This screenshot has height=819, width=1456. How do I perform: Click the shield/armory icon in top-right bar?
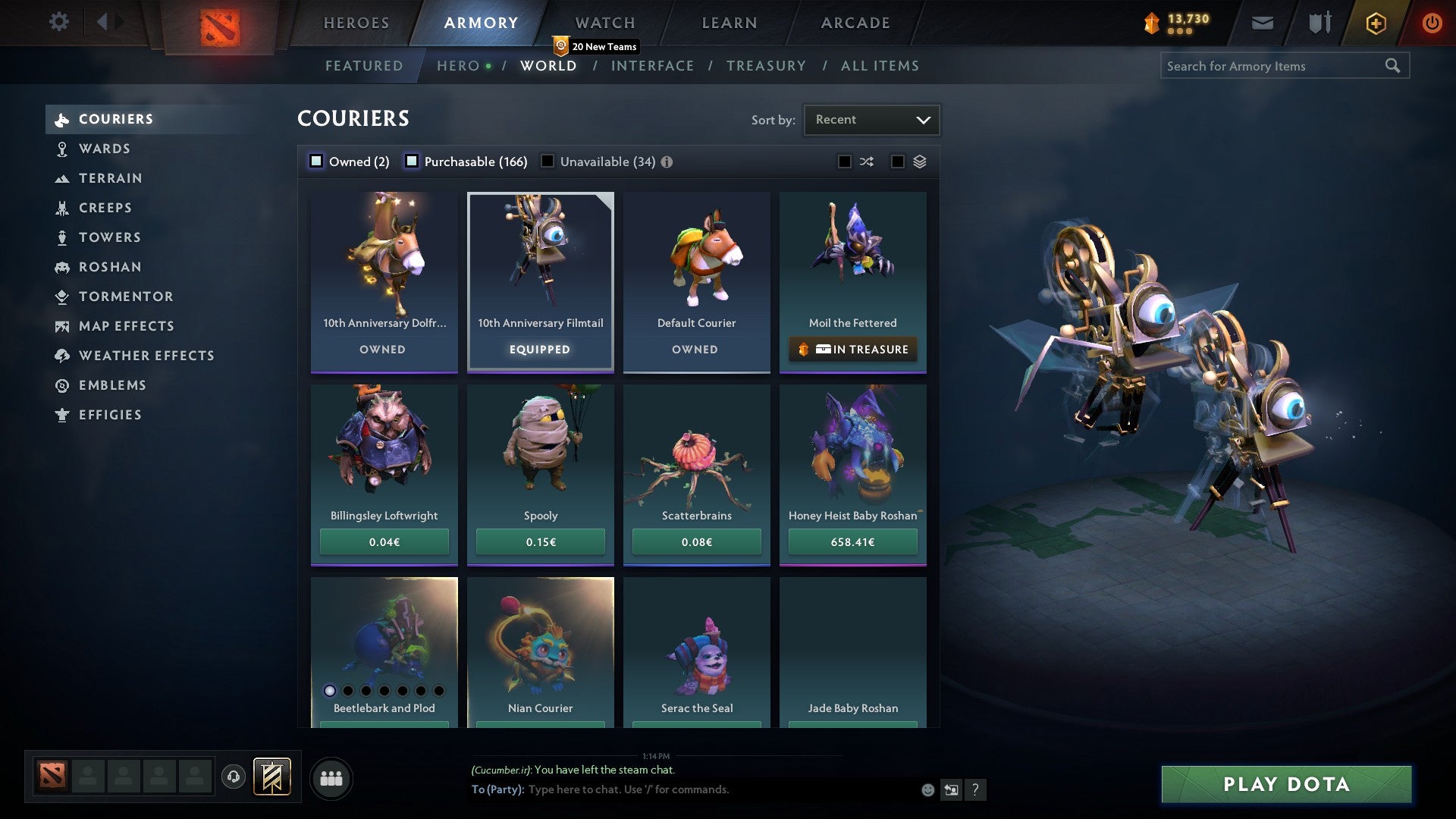[1319, 23]
